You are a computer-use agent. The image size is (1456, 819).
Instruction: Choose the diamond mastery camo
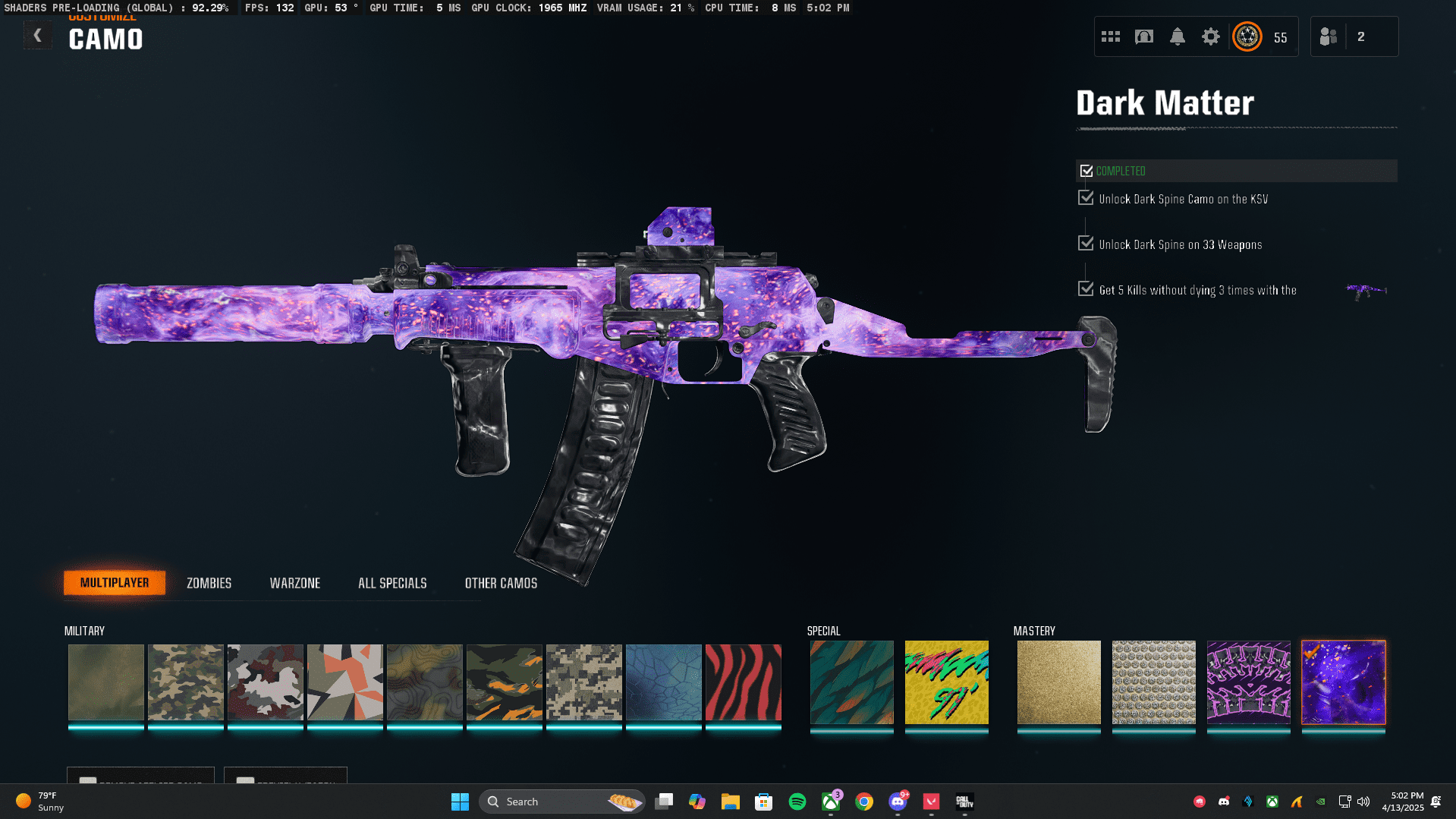[1153, 682]
